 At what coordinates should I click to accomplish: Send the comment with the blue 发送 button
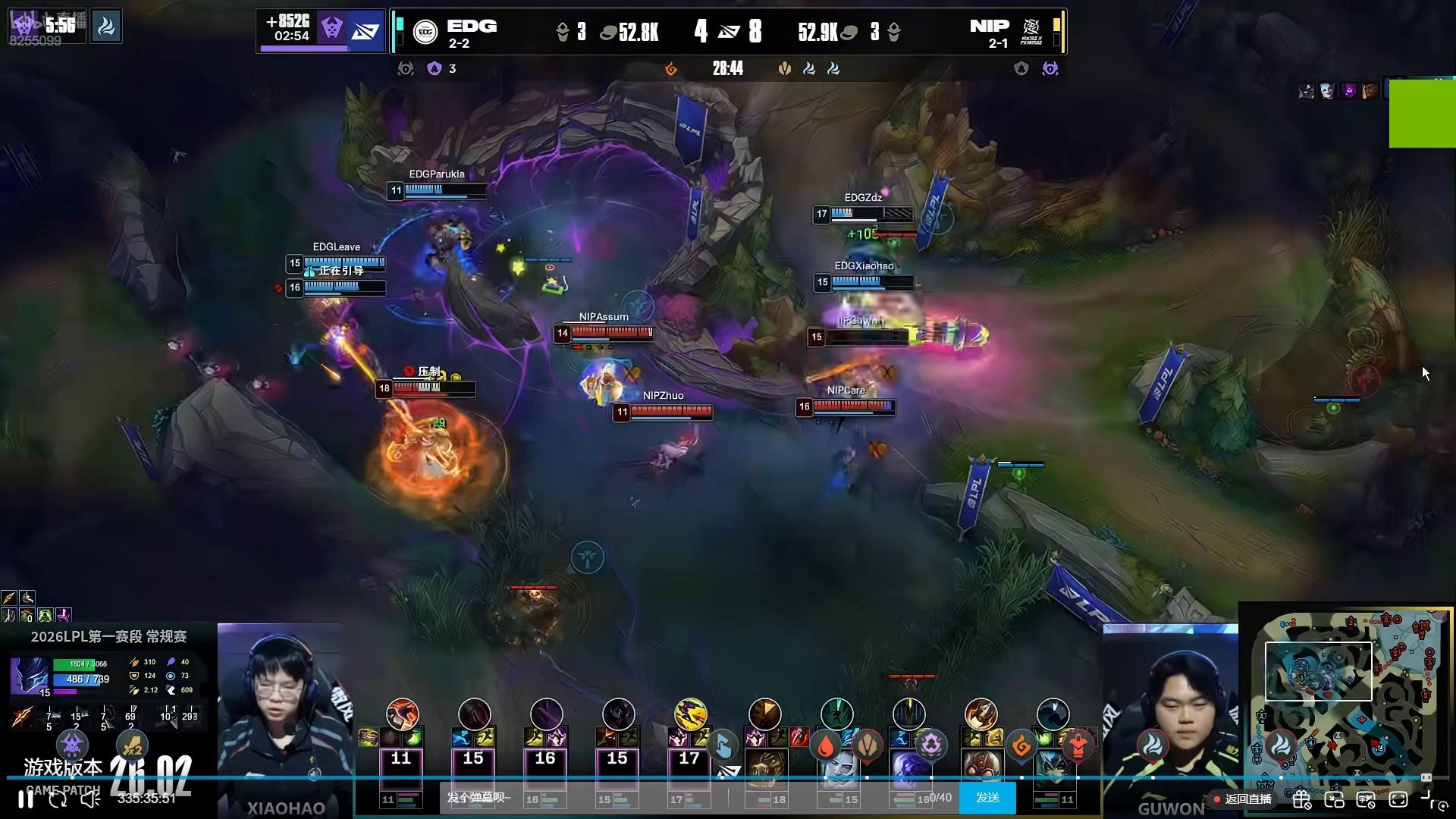(987, 798)
